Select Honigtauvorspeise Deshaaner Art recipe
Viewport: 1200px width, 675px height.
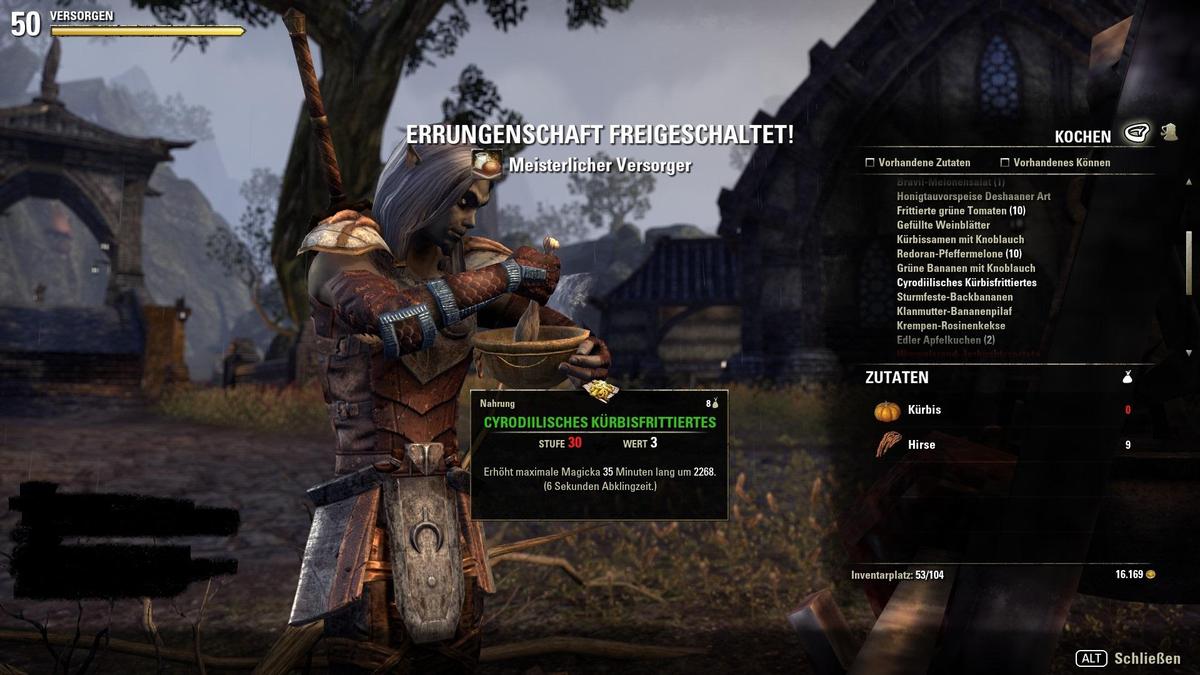[973, 197]
